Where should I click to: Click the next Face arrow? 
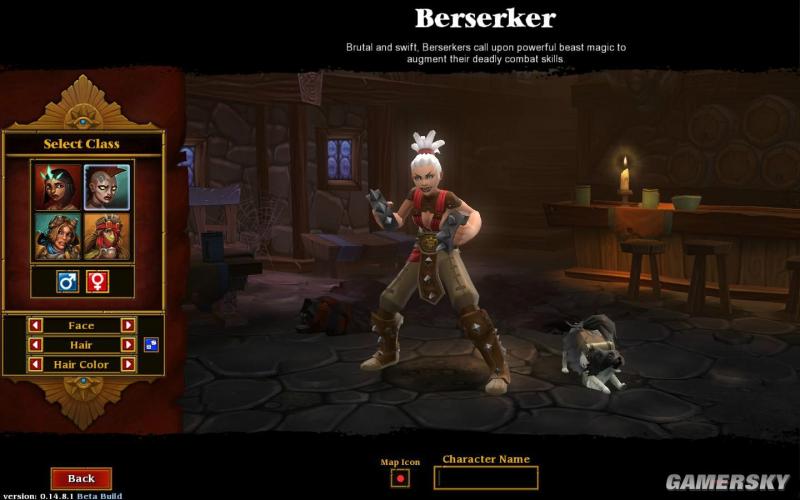pyautogui.click(x=128, y=325)
